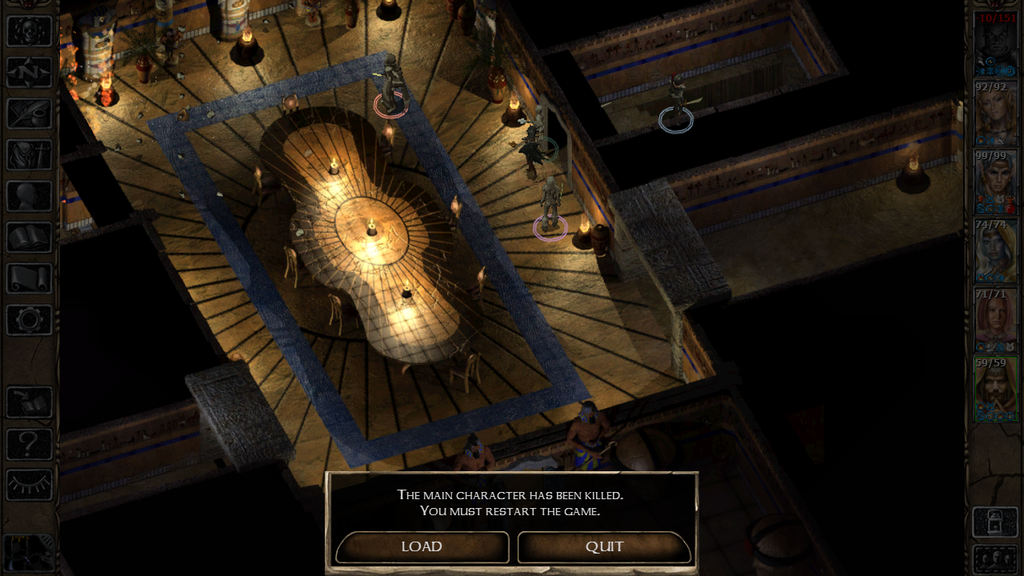Open the journal quill icon
The image size is (1024, 576).
coord(29,113)
